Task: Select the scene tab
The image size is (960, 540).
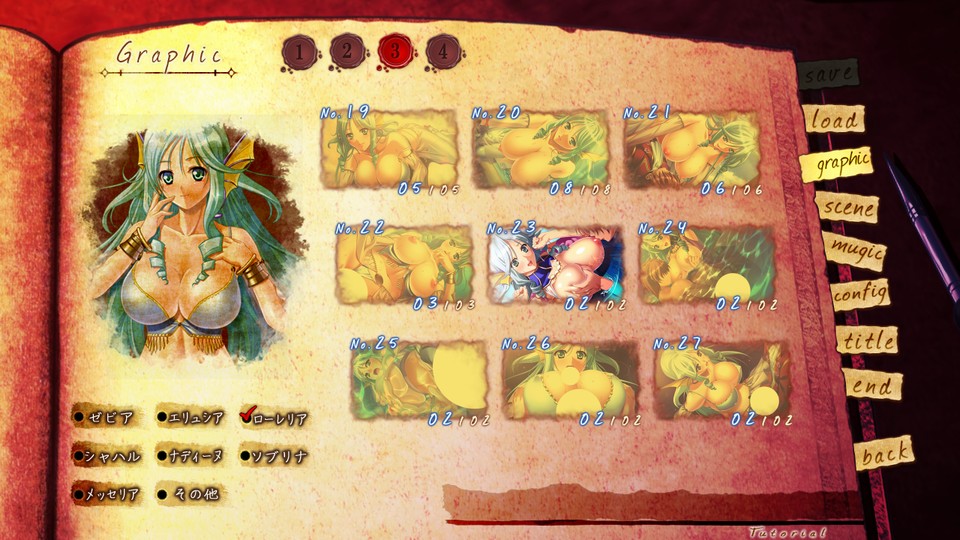Action: pos(847,208)
